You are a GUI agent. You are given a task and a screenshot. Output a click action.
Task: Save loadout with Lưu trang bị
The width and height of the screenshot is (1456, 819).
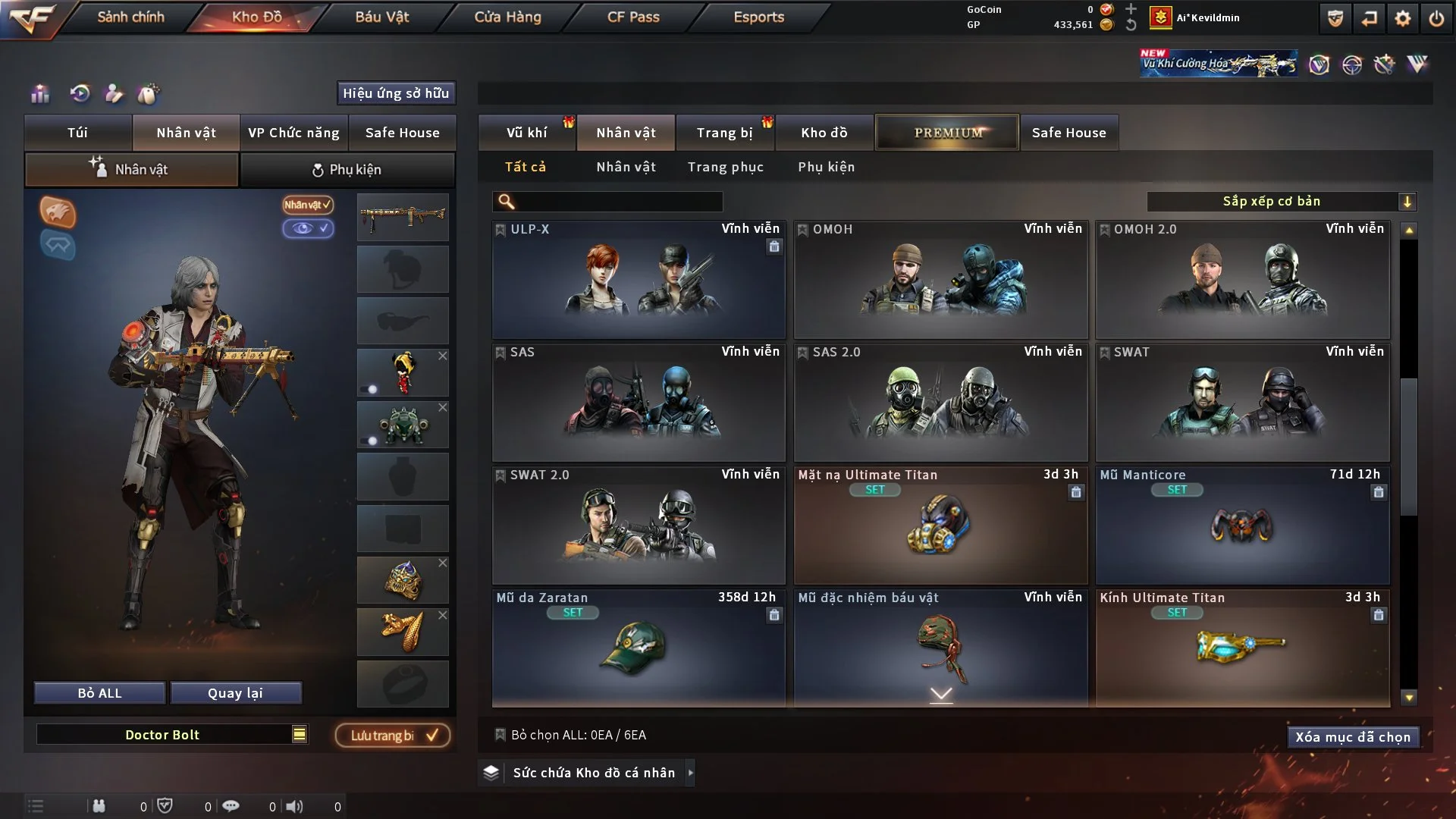(x=393, y=736)
